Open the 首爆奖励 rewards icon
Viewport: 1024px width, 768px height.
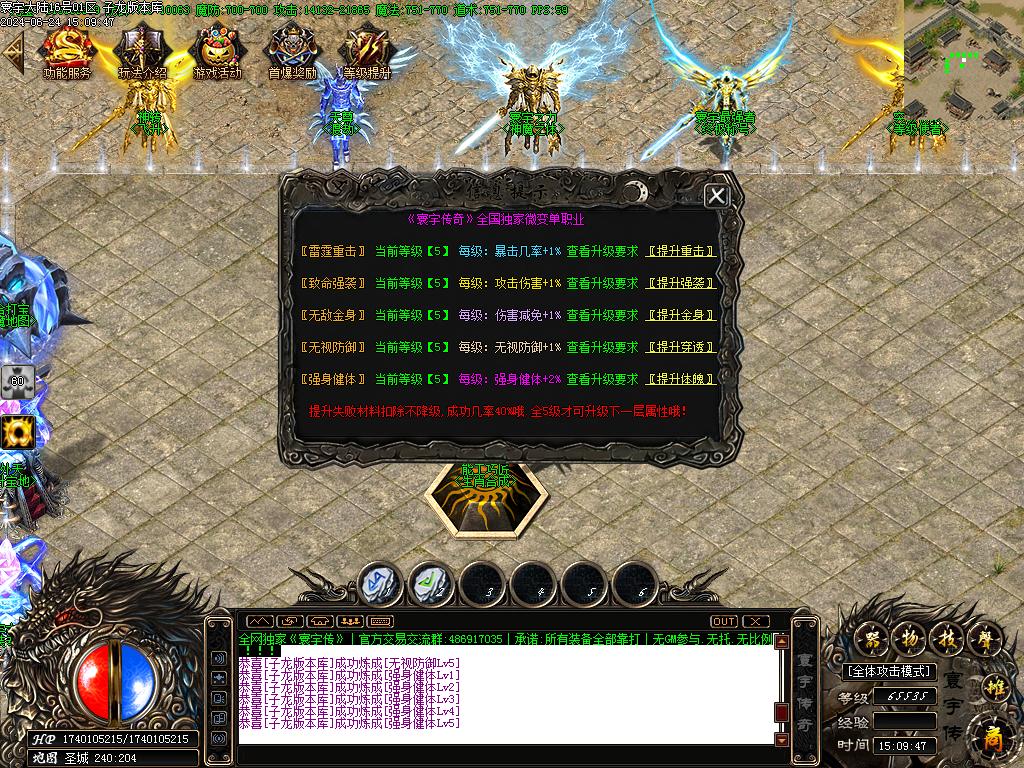pyautogui.click(x=292, y=52)
